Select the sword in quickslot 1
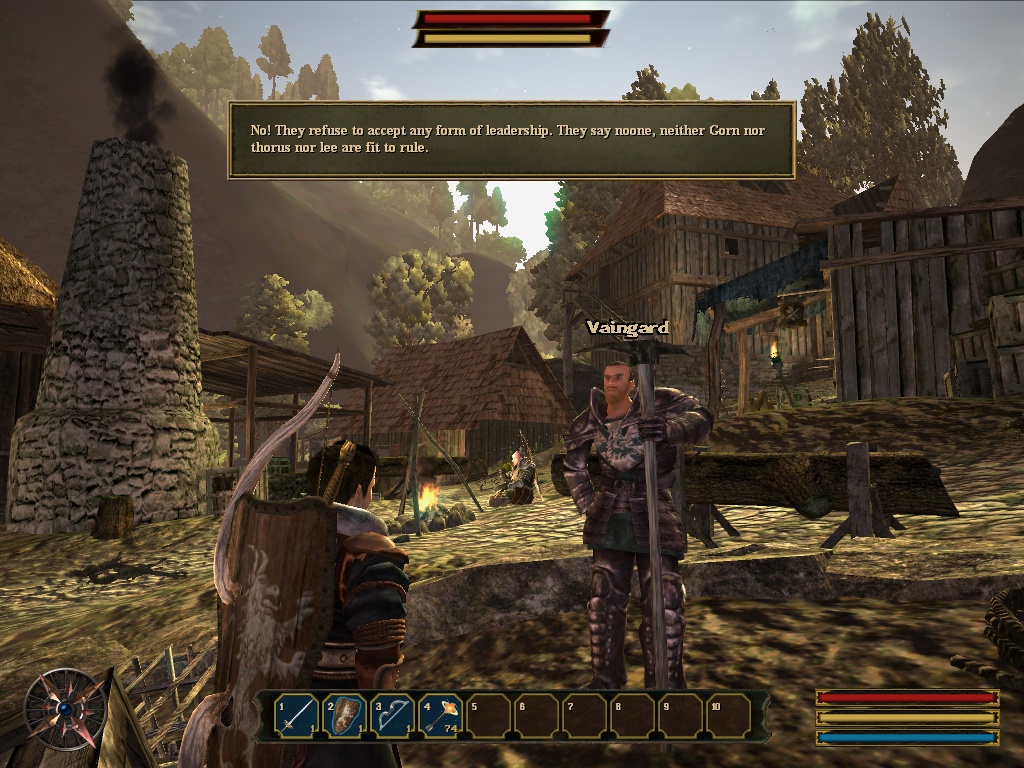This screenshot has height=768, width=1024. coord(297,716)
